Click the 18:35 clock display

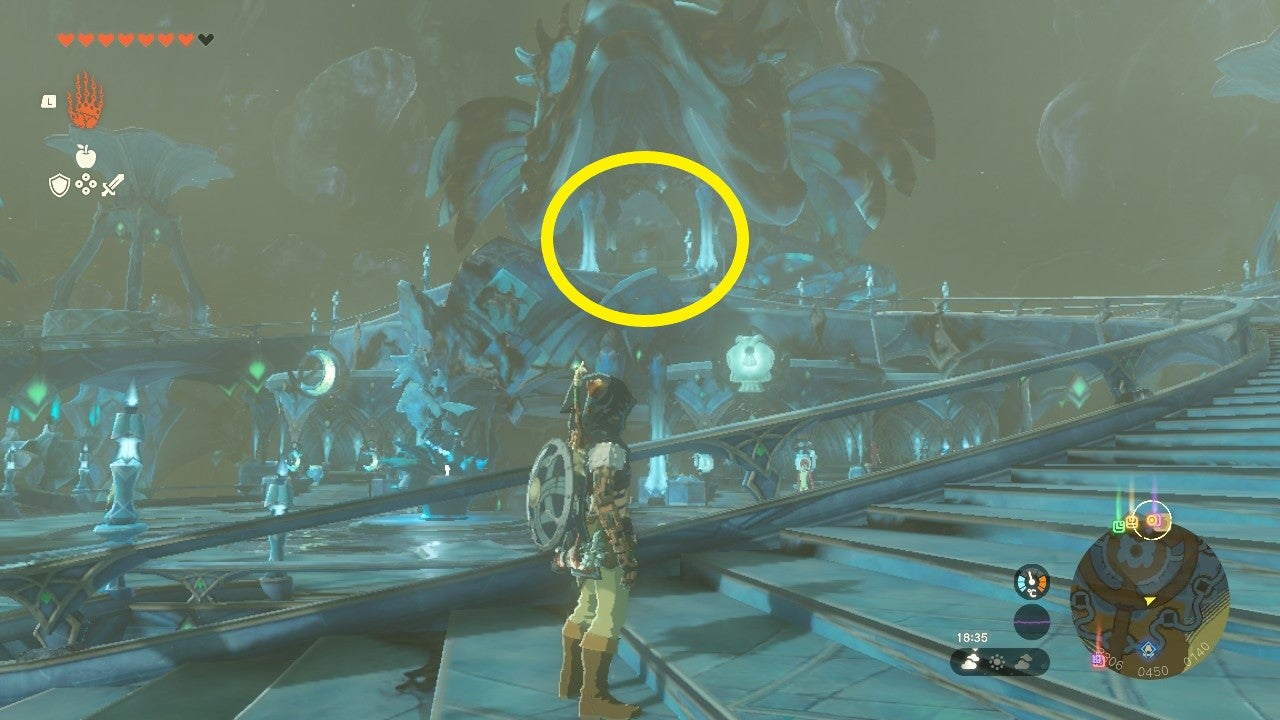click(x=972, y=637)
